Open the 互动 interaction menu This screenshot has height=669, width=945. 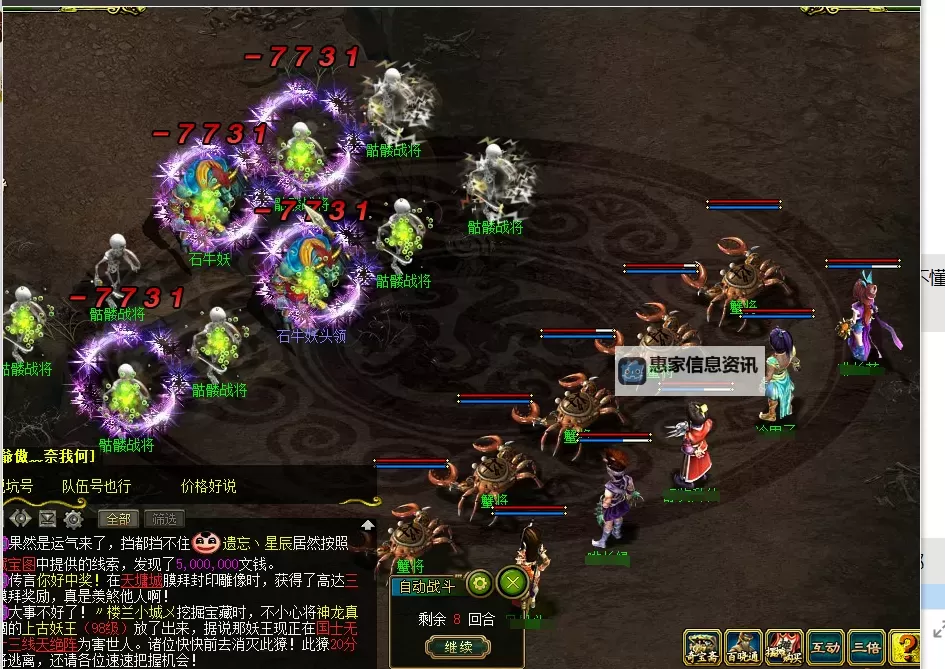[x=825, y=648]
